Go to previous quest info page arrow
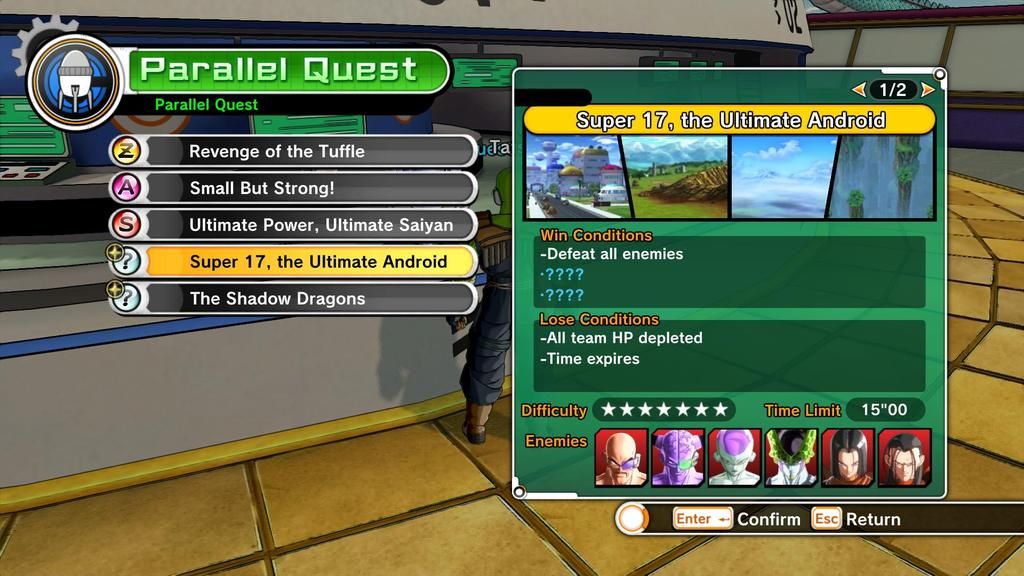The height and width of the screenshot is (576, 1024). [858, 90]
